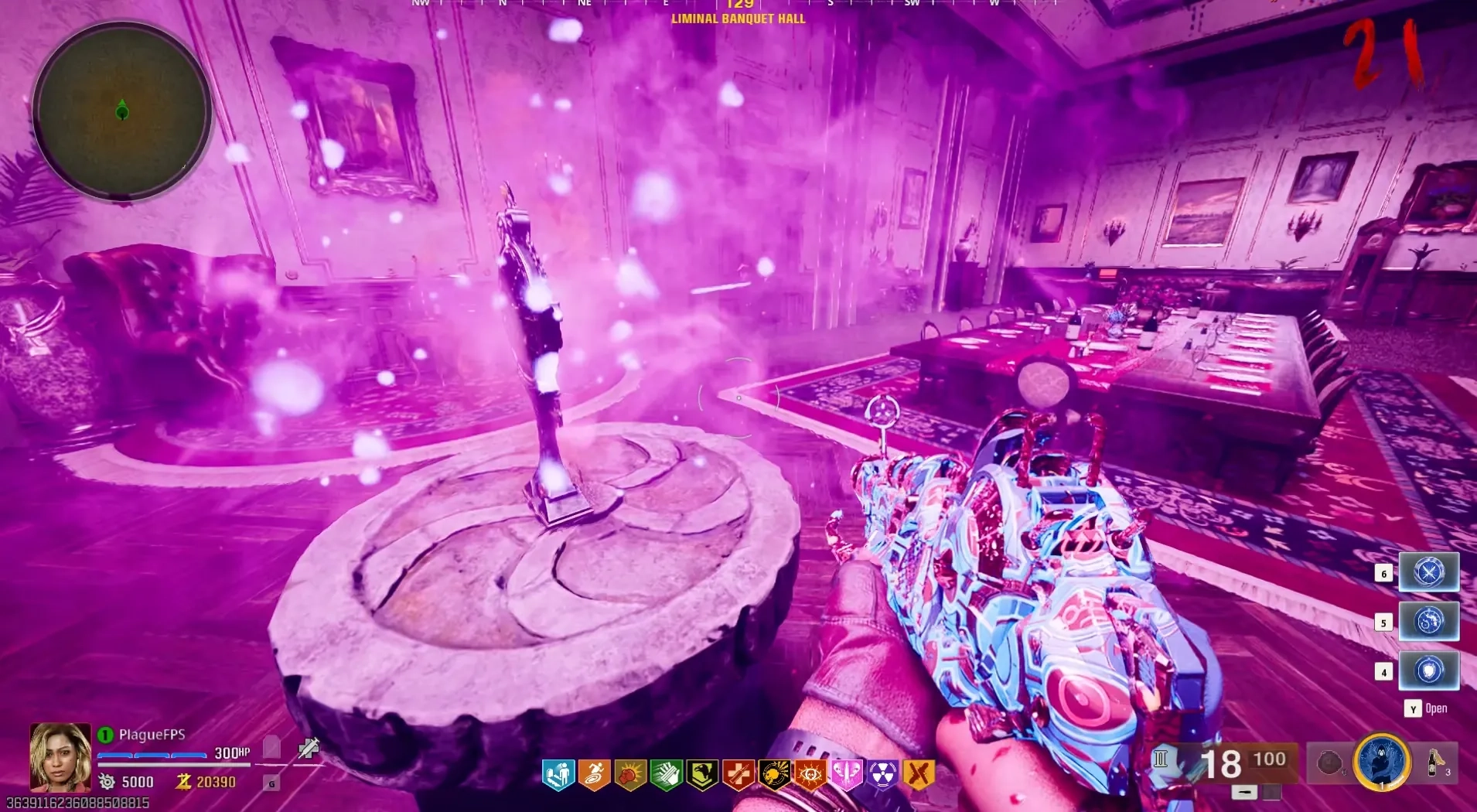Viewport: 1477px width, 812px height.
Task: Select the blue stairs-and-figure perk icon
Action: pos(558,774)
